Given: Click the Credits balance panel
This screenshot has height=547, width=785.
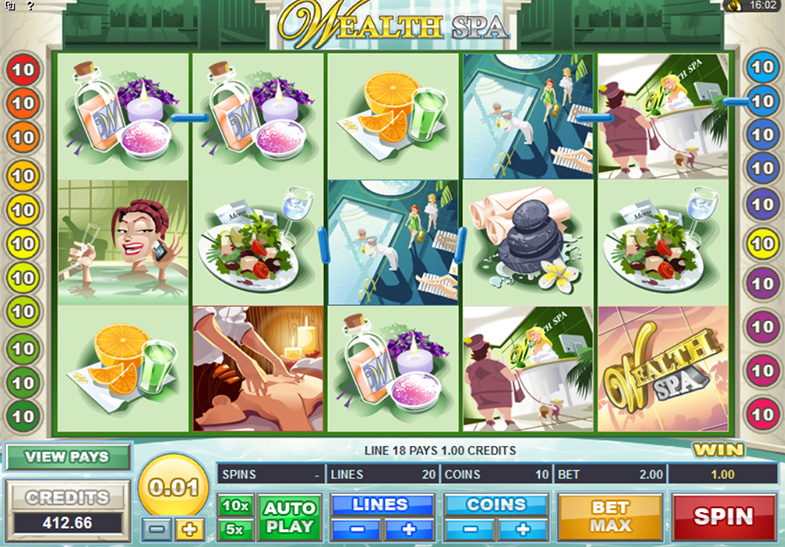Looking at the screenshot, I should point(68,507).
